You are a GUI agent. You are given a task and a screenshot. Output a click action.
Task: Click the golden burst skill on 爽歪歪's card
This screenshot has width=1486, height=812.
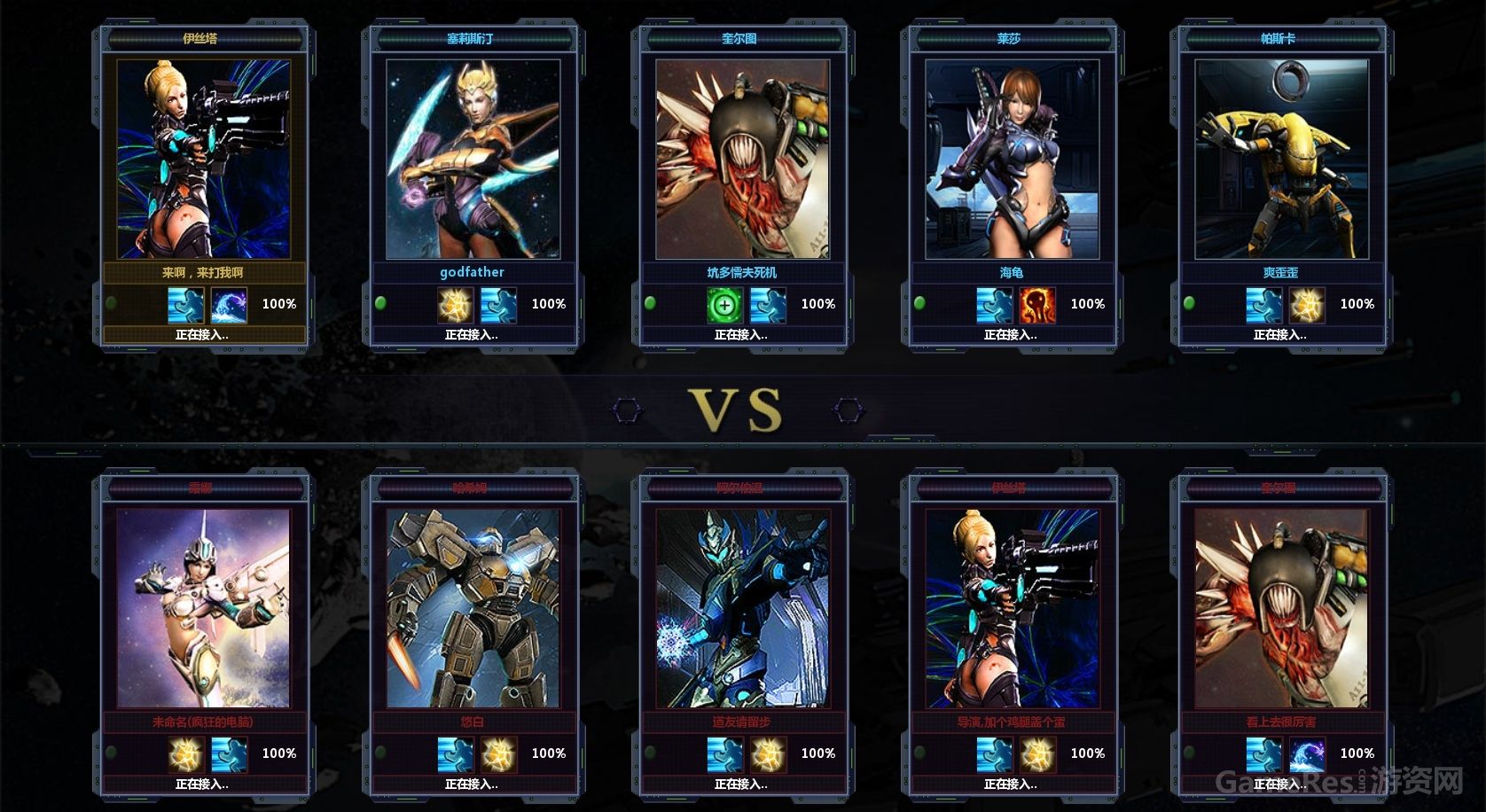(1306, 305)
